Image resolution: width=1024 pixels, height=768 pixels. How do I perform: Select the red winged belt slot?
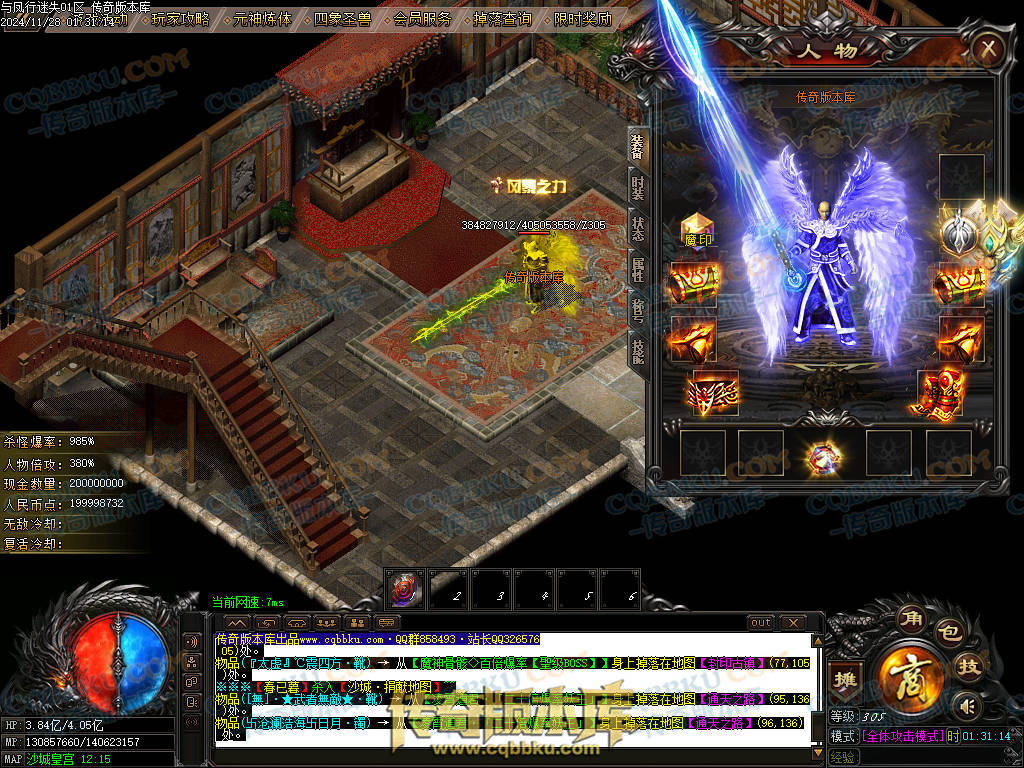pos(716,392)
